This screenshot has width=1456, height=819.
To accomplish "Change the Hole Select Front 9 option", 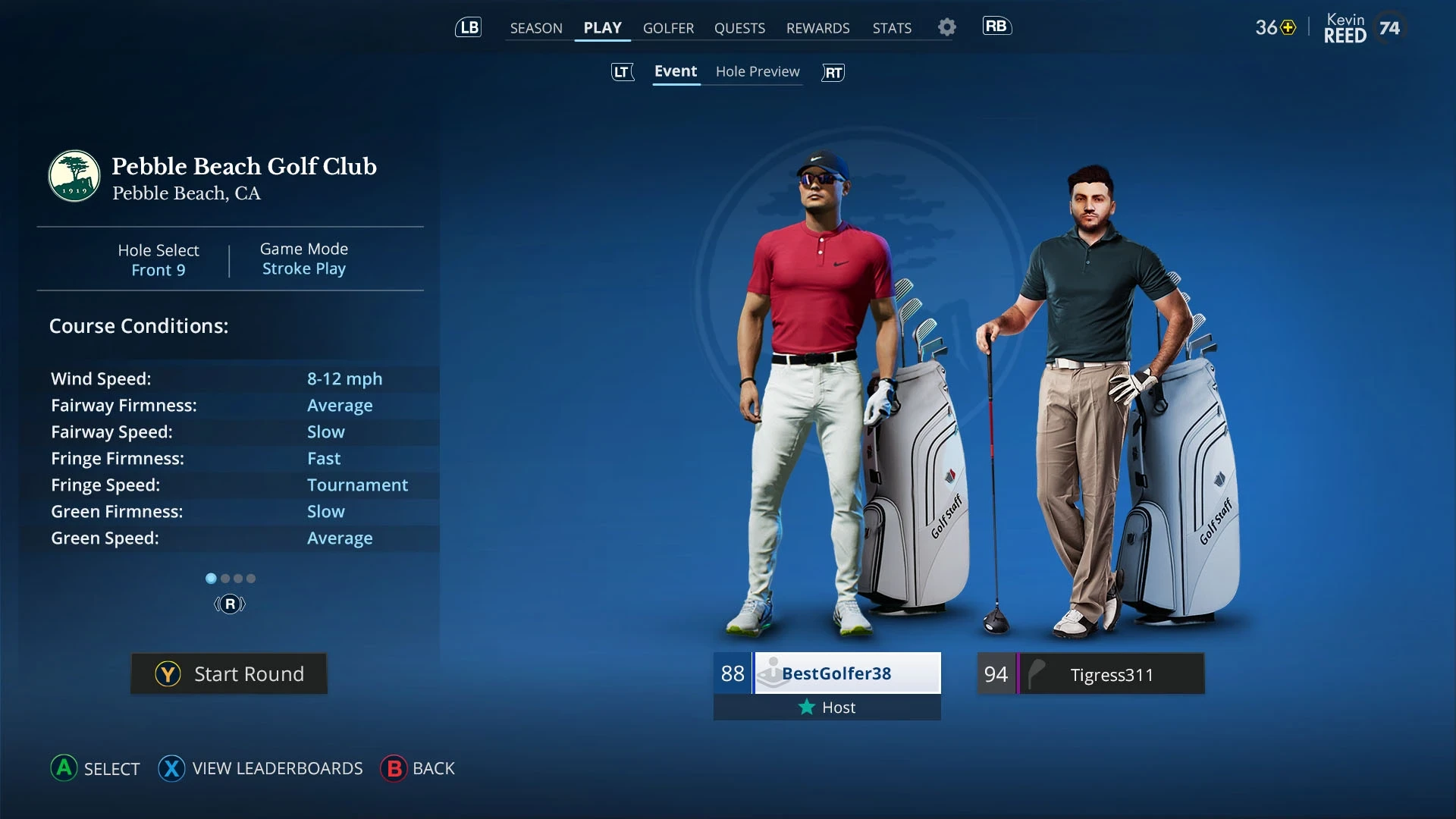I will (158, 260).
